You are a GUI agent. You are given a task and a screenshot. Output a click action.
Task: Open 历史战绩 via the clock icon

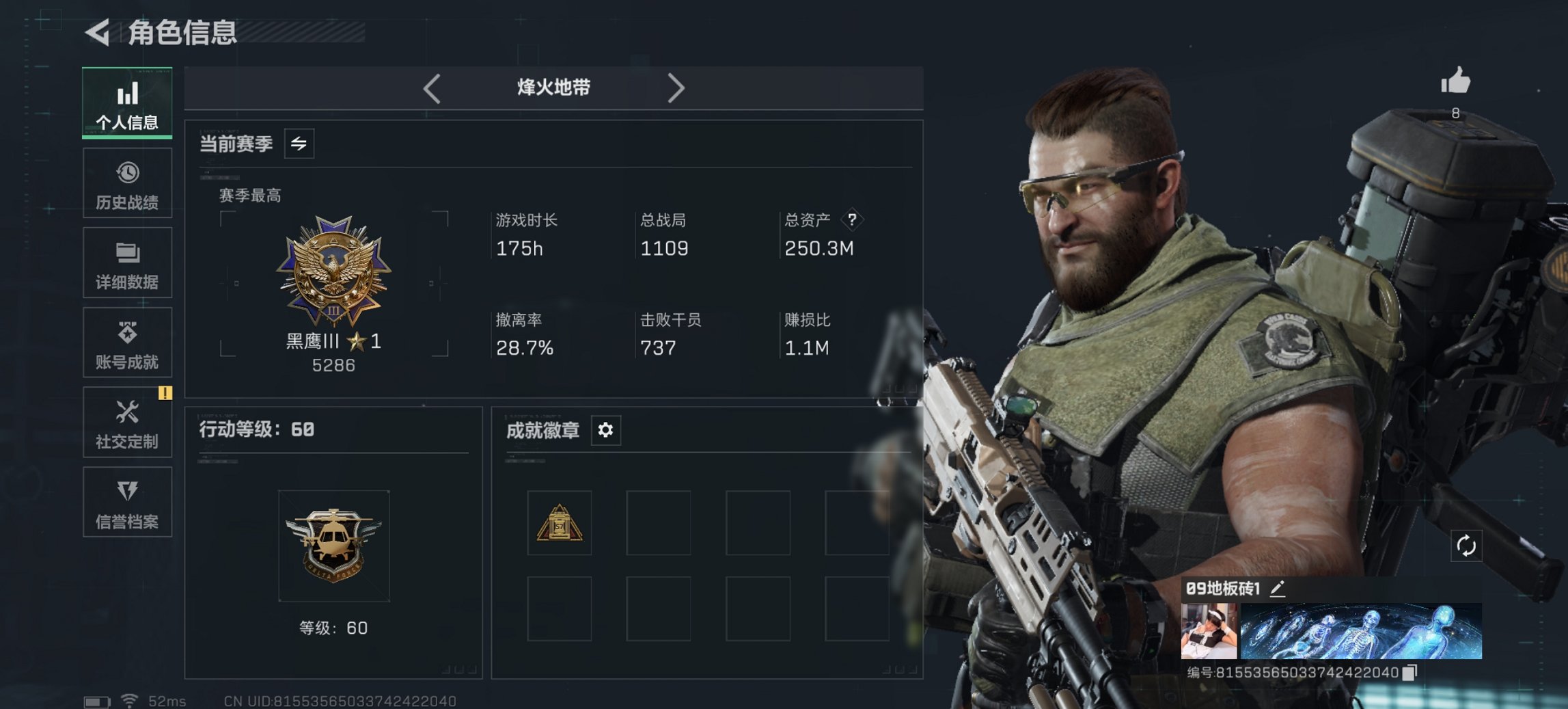[x=127, y=171]
